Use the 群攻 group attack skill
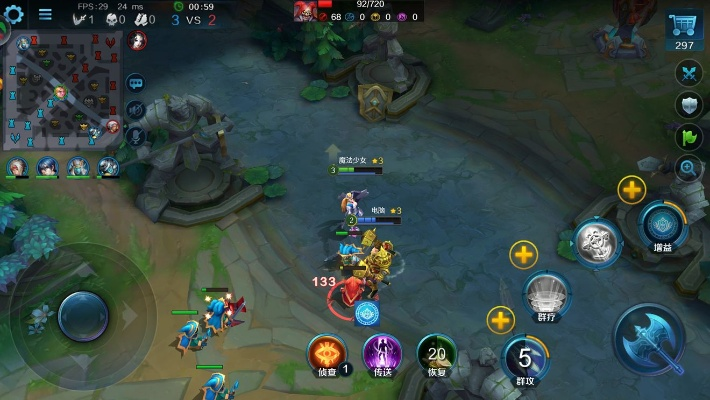The height and width of the screenshot is (400, 710). click(525, 359)
